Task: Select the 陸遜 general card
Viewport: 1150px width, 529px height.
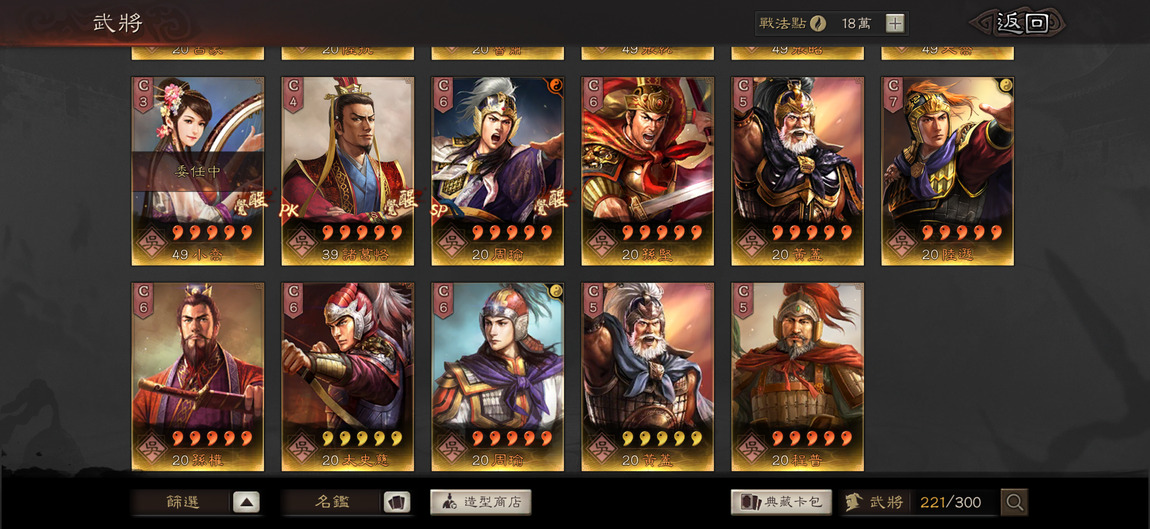Action: pos(947,170)
